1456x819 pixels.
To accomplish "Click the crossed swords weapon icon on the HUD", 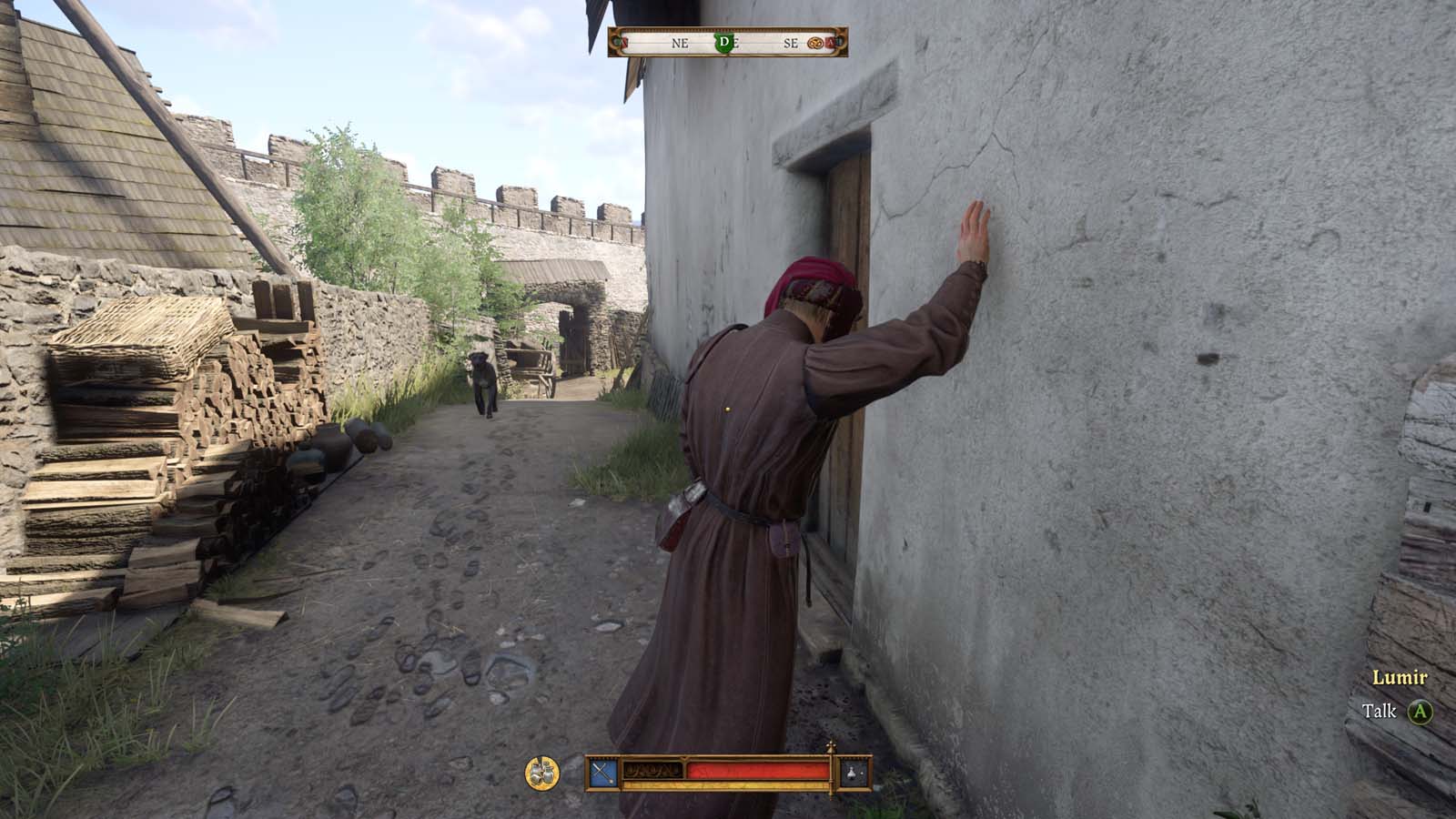I will tap(602, 770).
